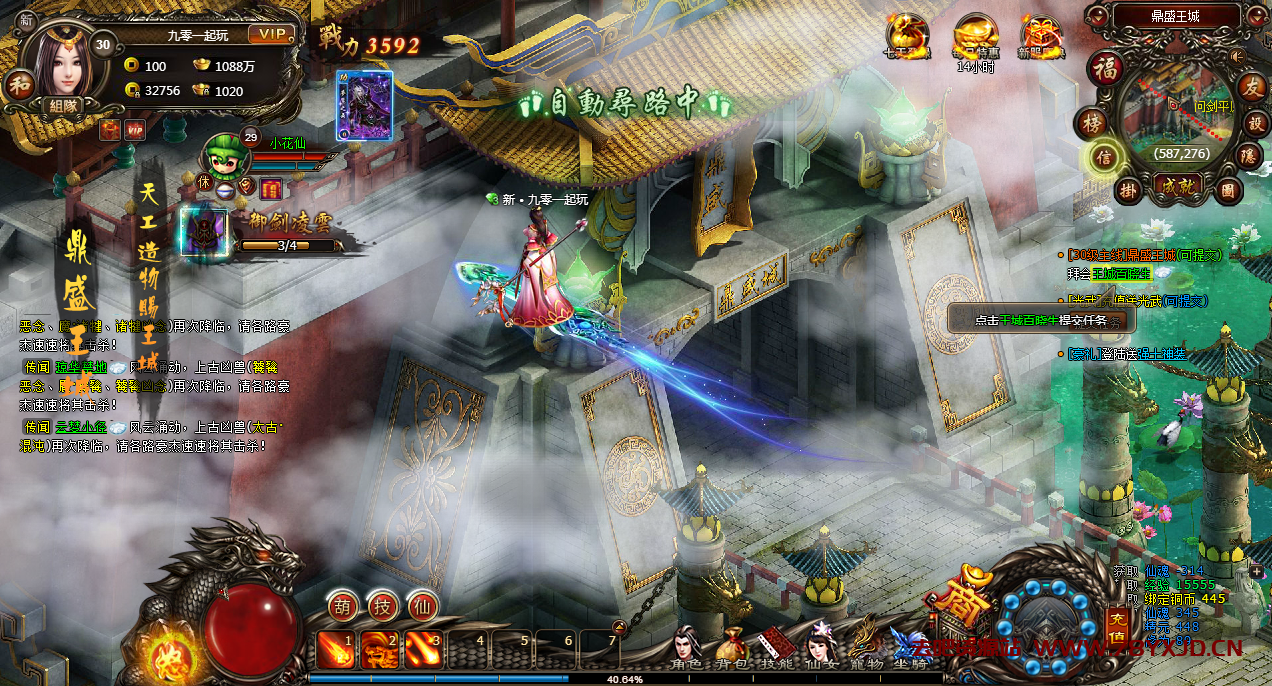1272x686 pixels.
Task: Open the glowing 信 mail button
Action: click(1104, 157)
